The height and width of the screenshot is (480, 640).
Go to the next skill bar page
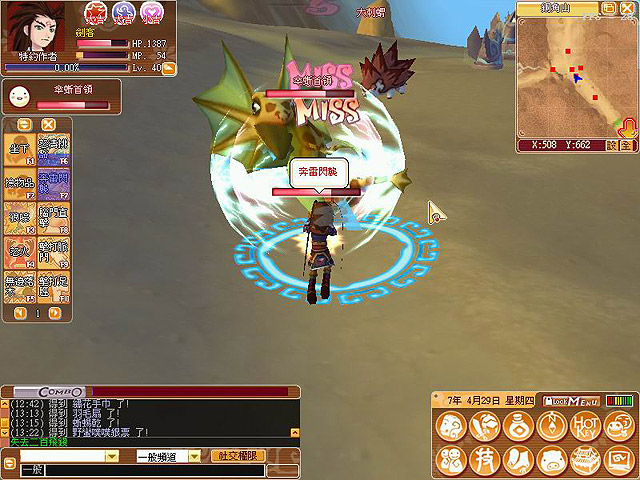(53, 313)
